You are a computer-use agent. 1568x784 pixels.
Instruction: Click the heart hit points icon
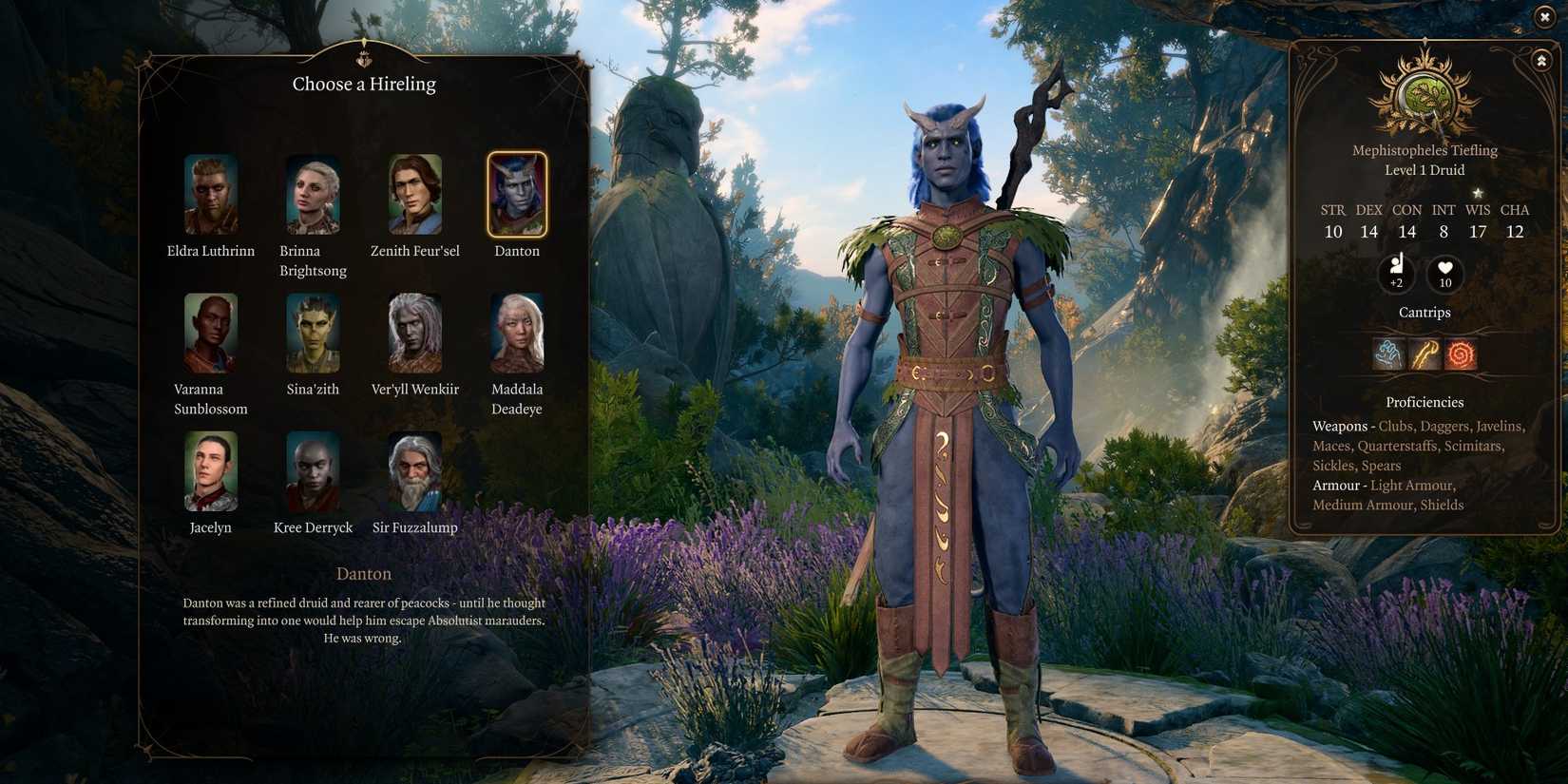(1444, 273)
